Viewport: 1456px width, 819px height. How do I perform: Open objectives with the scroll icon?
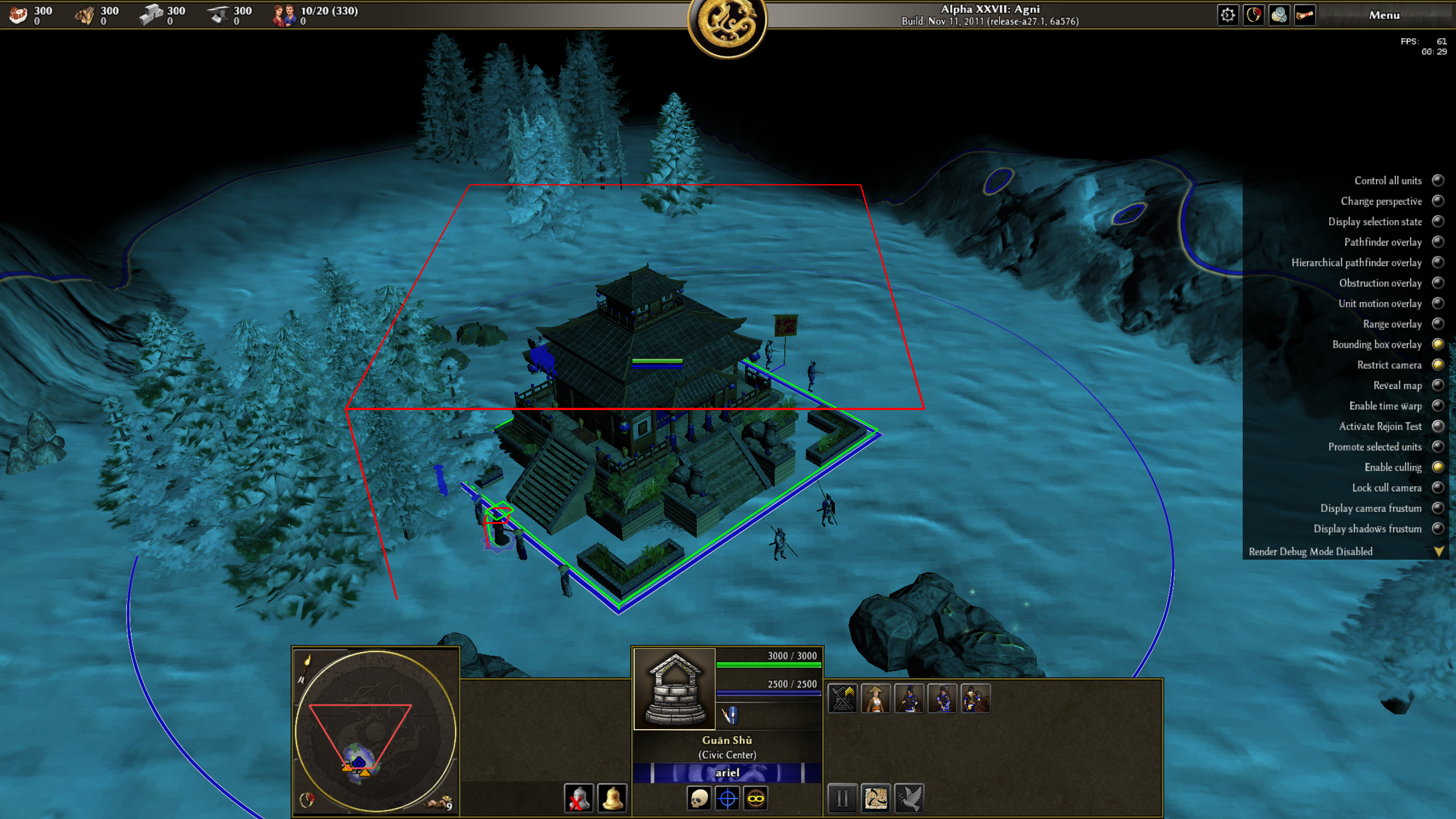tap(1305, 15)
